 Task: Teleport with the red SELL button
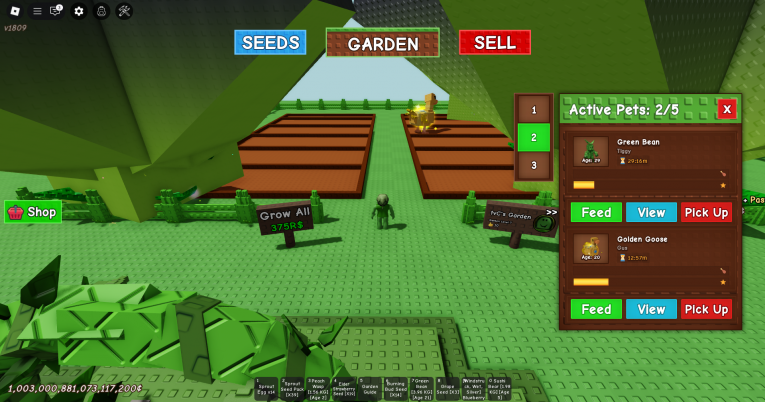494,42
